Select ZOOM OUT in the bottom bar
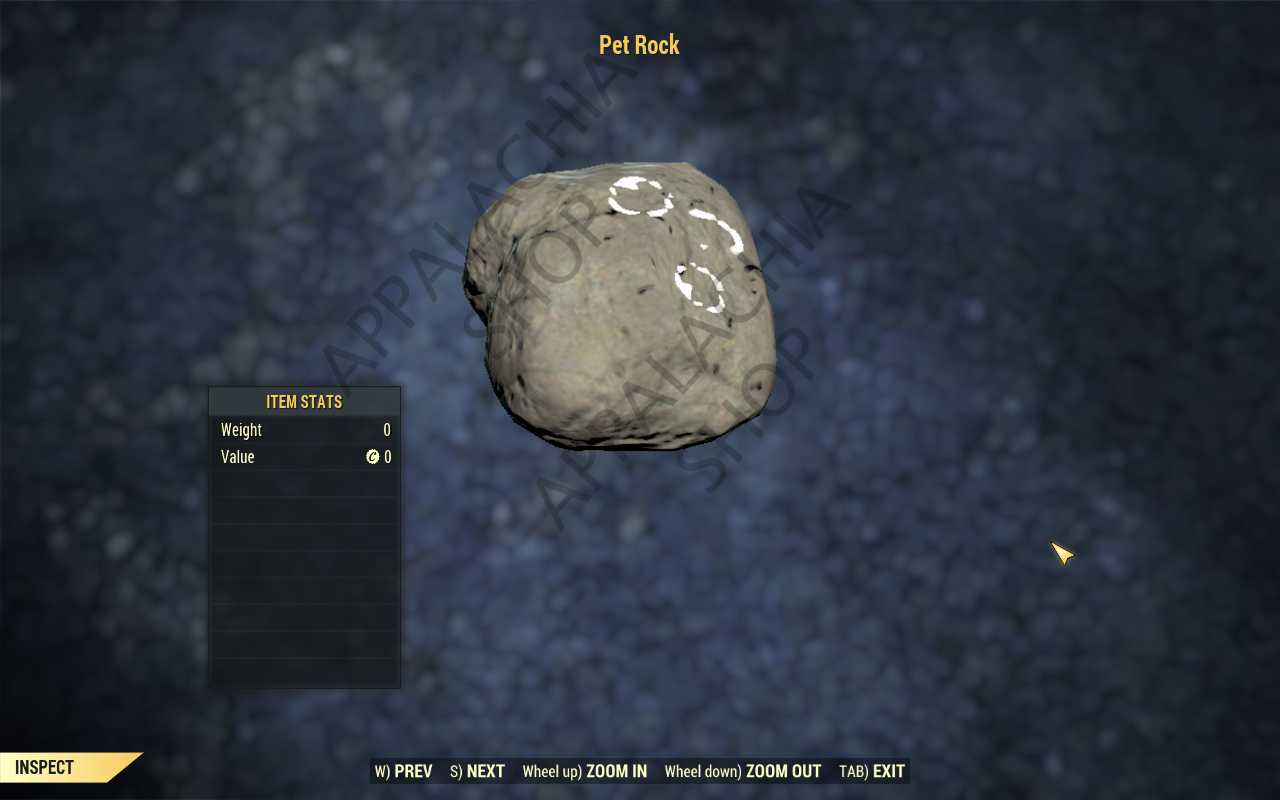Viewport: 1280px width, 800px height. pos(743,771)
